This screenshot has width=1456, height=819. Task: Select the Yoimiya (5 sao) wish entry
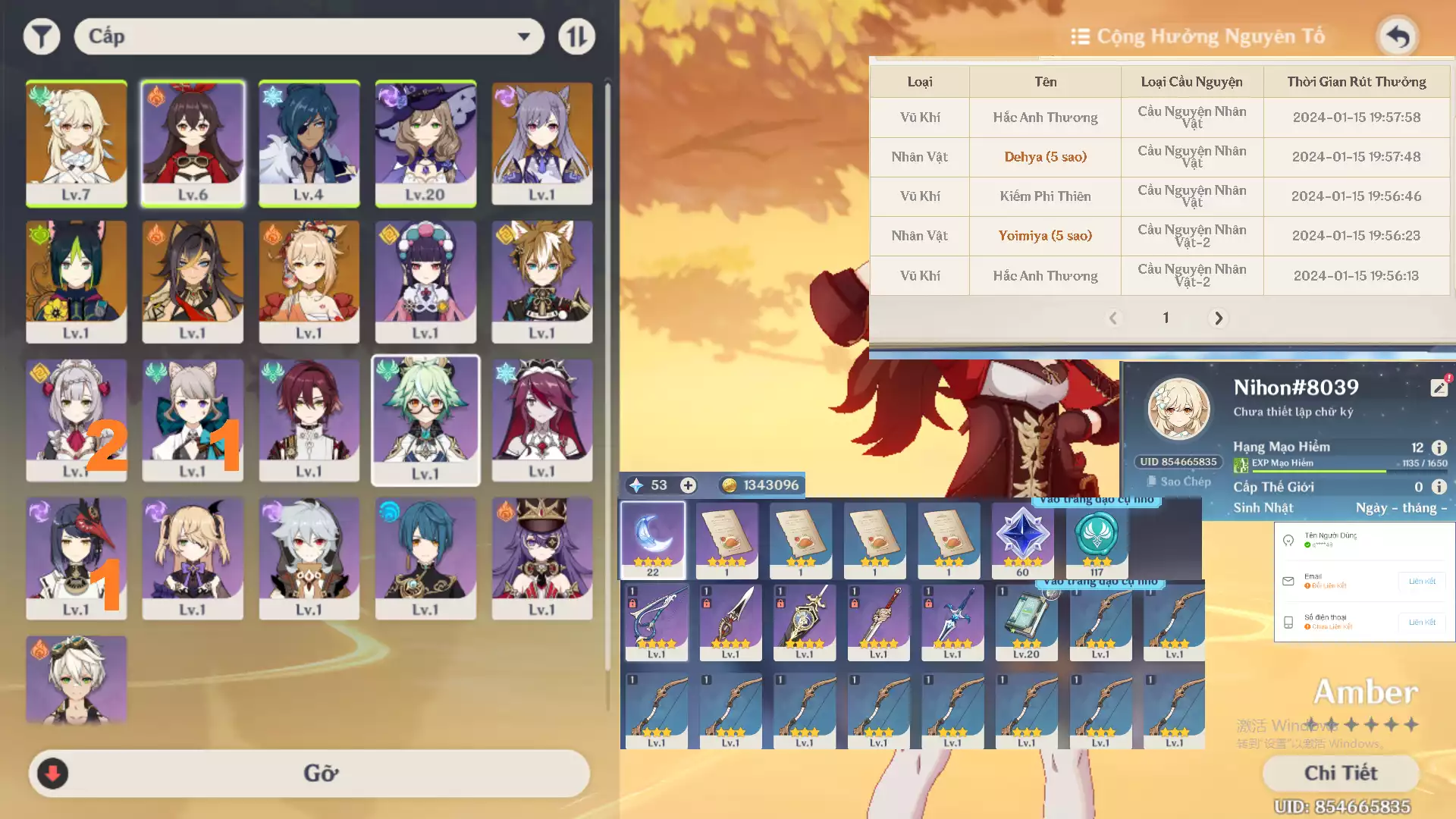coord(1044,236)
